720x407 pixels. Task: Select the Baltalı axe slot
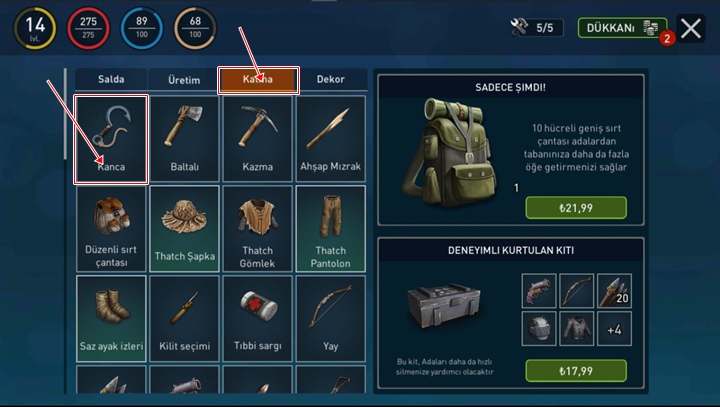[x=184, y=139]
